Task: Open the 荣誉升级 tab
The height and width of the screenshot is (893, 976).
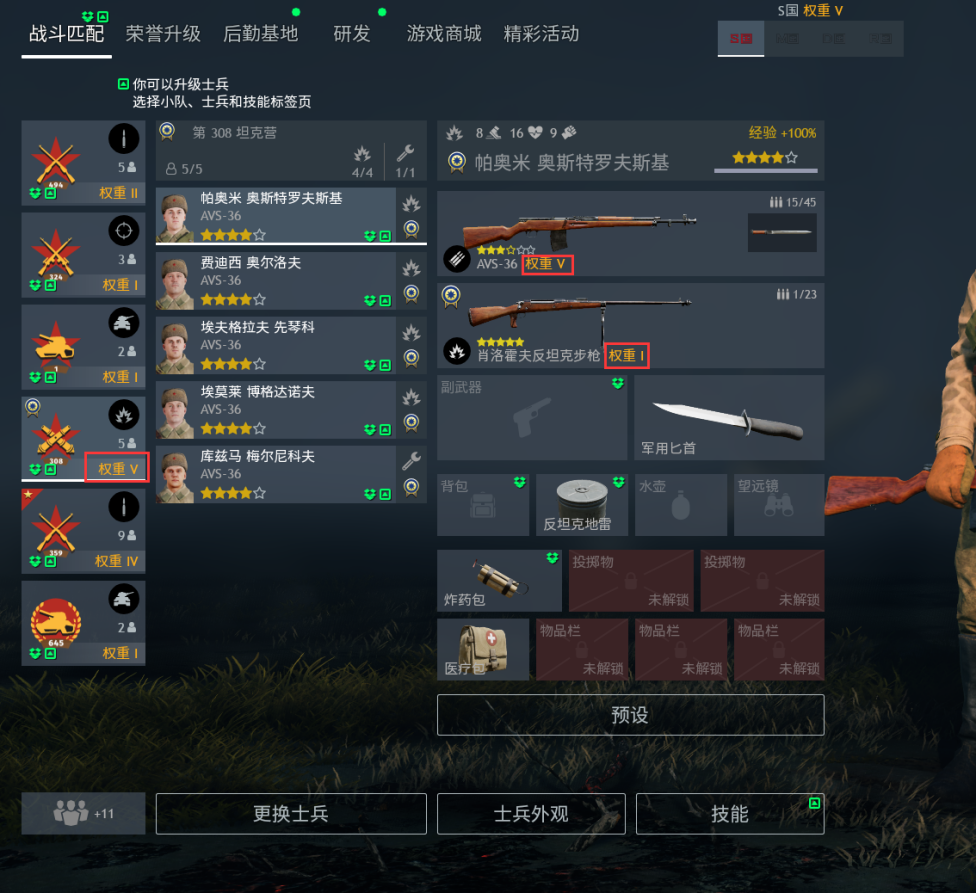Action: (x=163, y=34)
